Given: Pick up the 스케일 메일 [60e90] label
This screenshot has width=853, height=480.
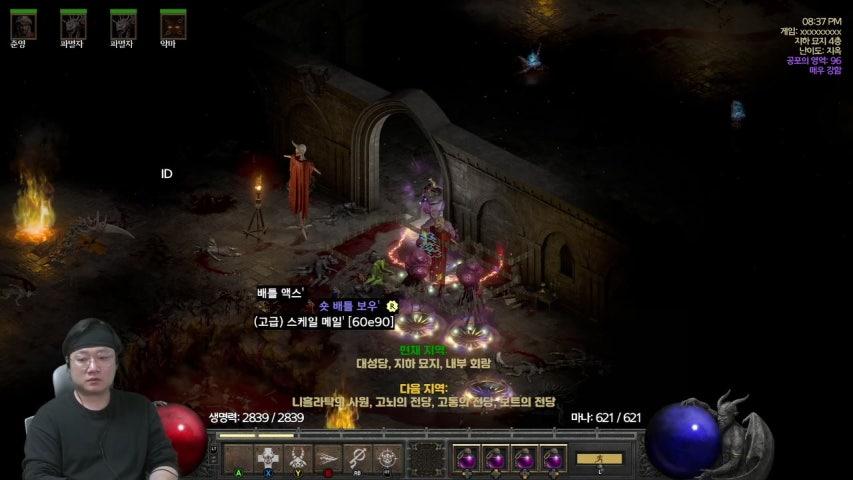Looking at the screenshot, I should [x=324, y=321].
